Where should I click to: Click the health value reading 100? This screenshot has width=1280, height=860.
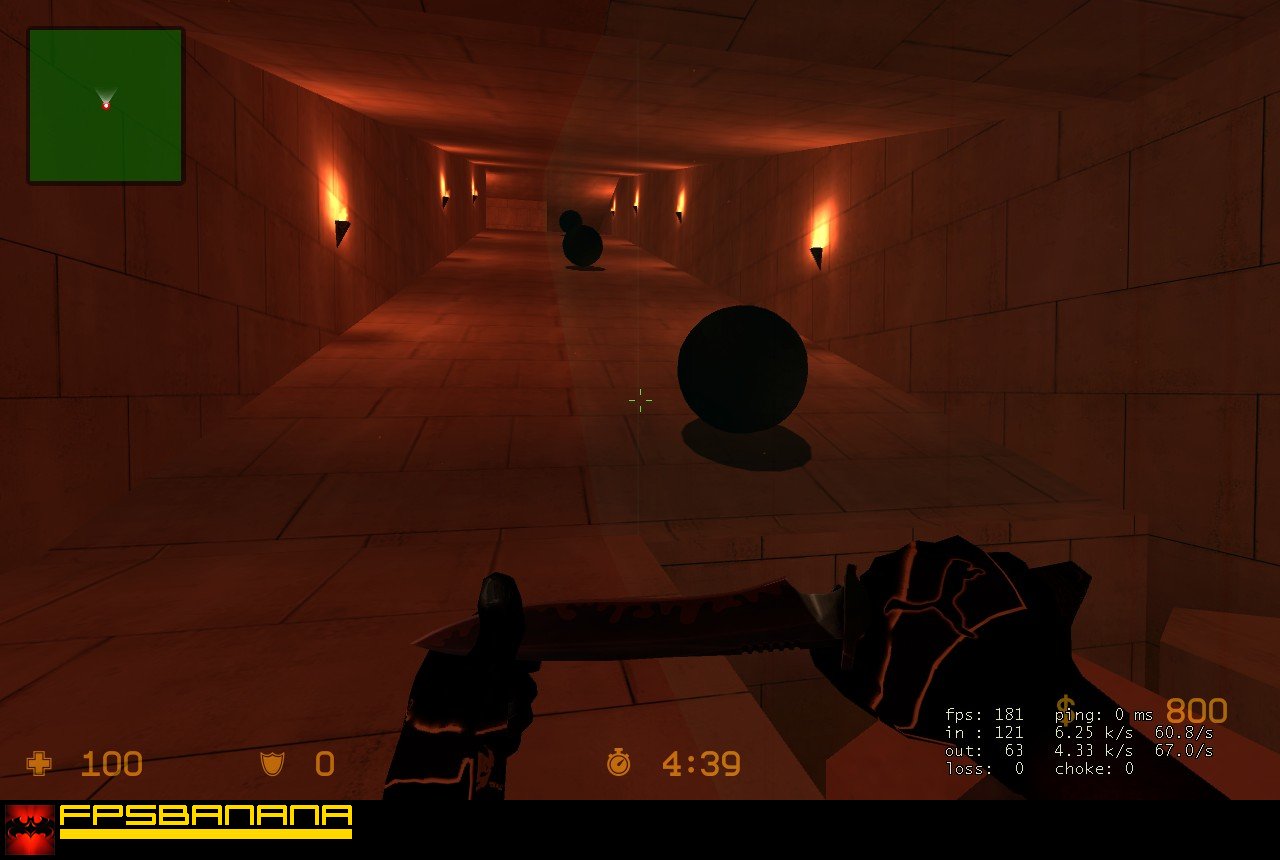pos(110,764)
